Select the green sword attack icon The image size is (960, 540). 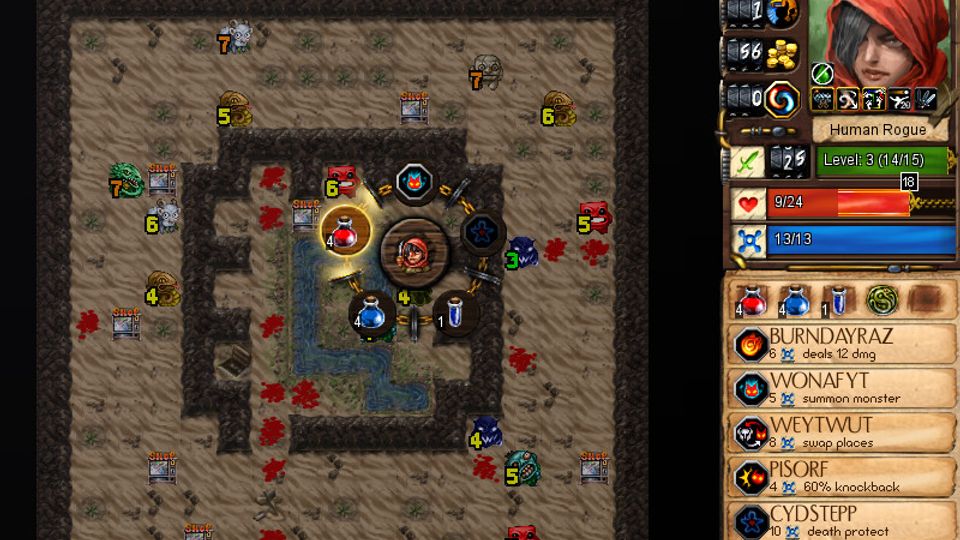[746, 160]
